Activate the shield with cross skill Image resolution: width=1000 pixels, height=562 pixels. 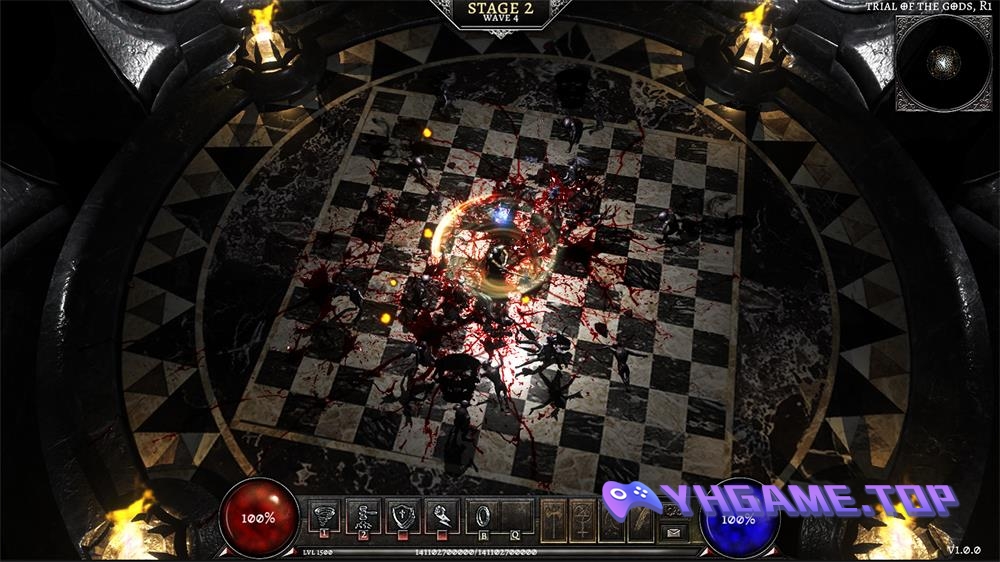click(400, 516)
